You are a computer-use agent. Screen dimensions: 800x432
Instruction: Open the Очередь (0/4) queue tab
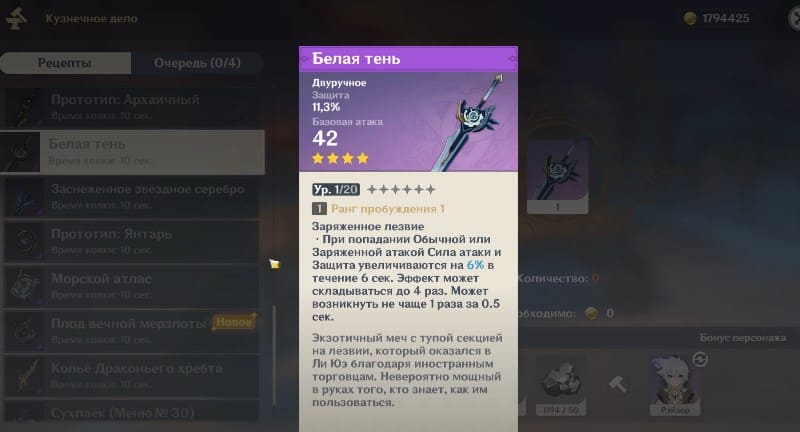(x=197, y=63)
